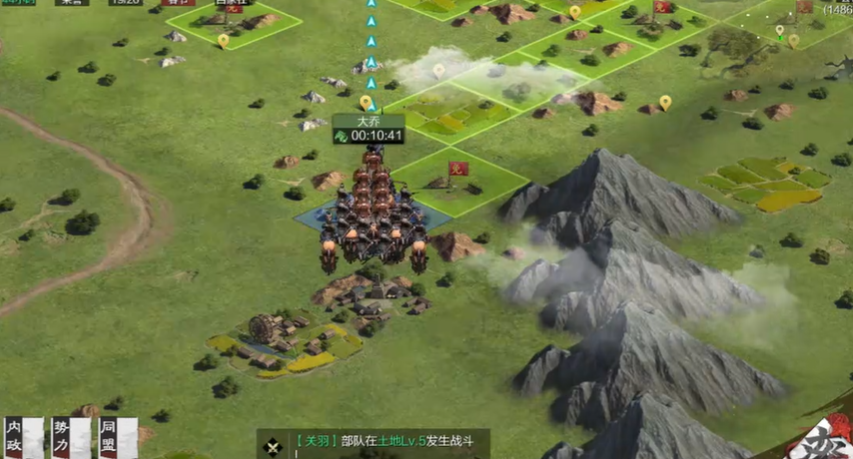This screenshot has height=459, width=853.
Task: Open the red emblem button in the corner
Action: point(826,441)
